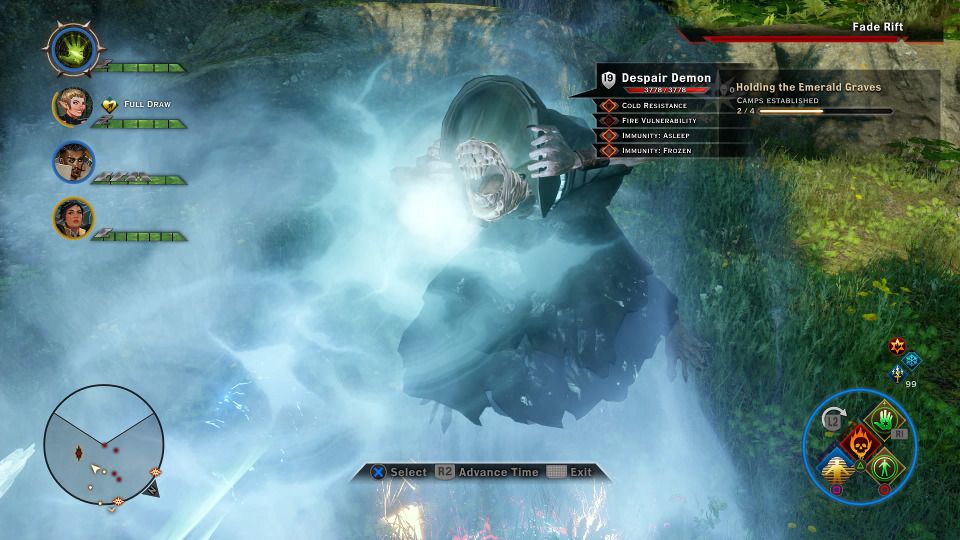Use the green hand ability
The height and width of the screenshot is (540, 960).
point(884,417)
